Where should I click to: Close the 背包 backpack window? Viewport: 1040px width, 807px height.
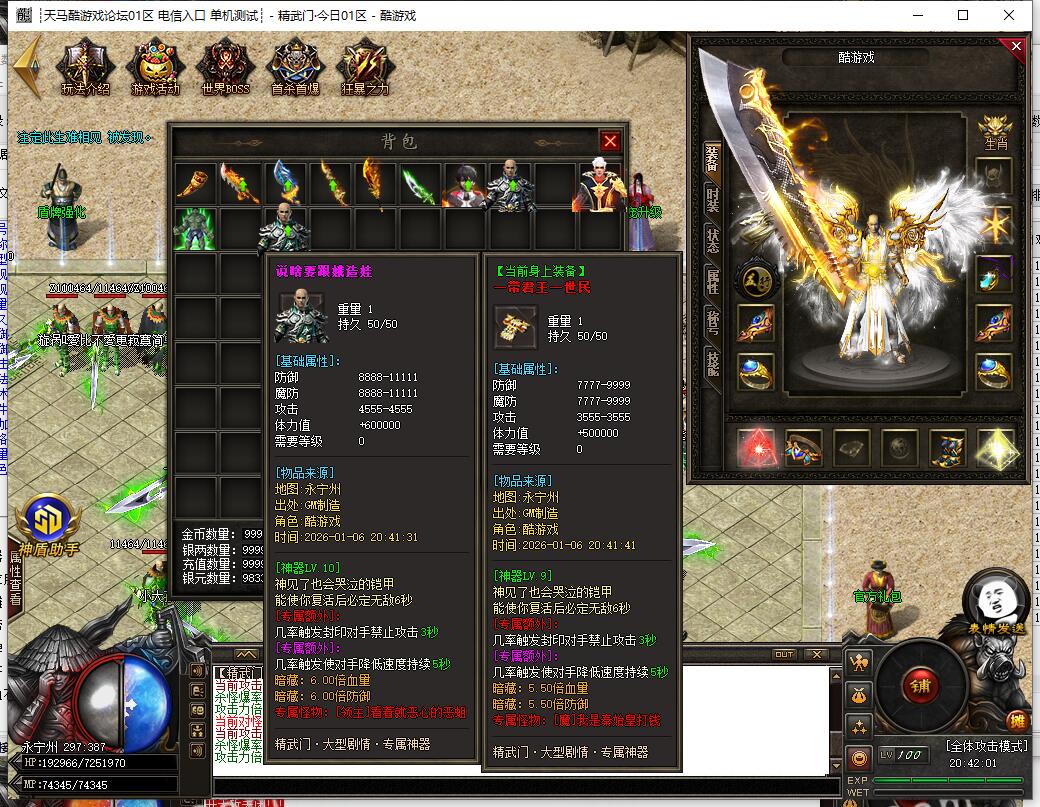tap(610, 141)
